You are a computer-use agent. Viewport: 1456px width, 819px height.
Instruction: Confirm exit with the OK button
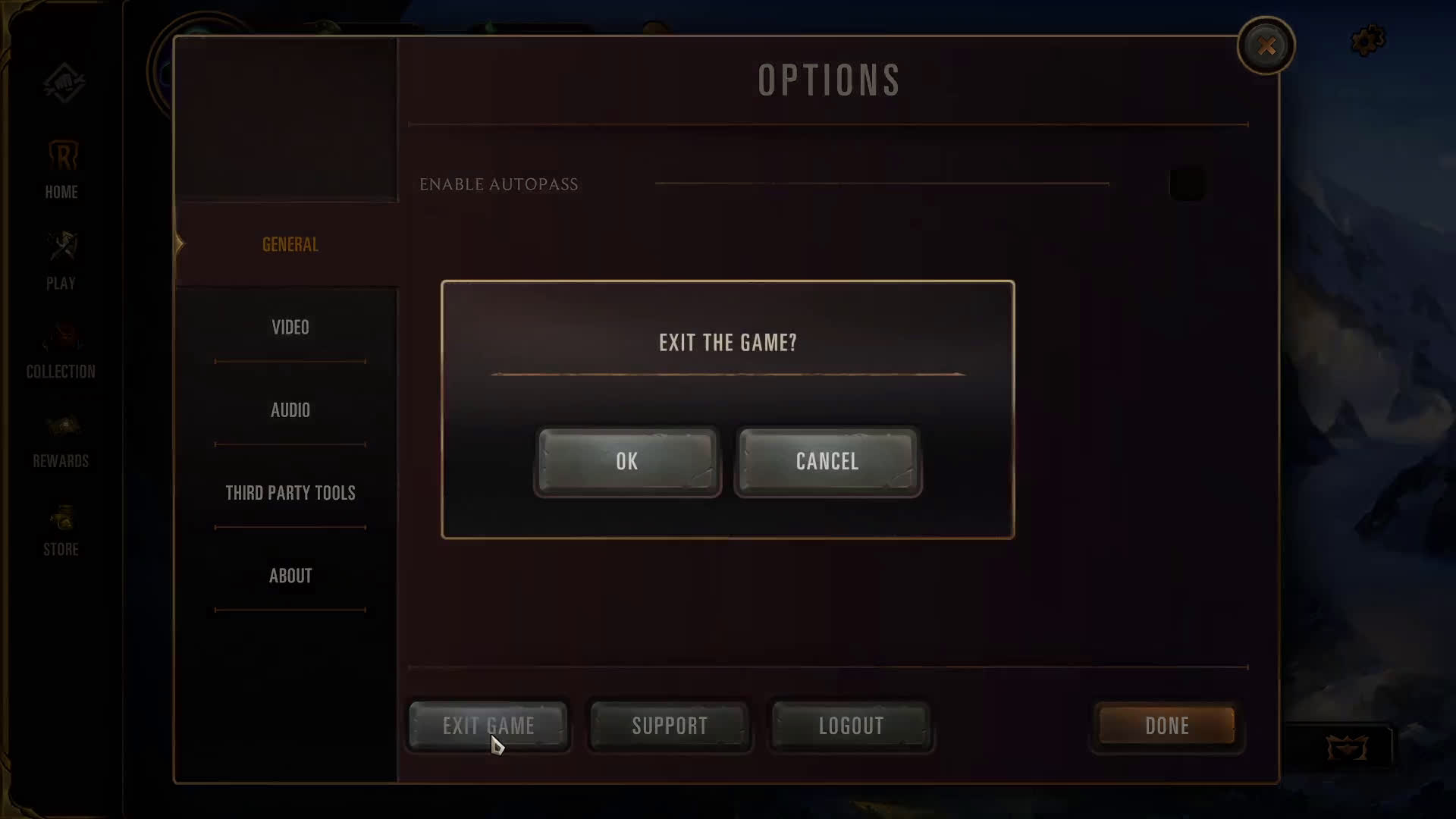627,462
